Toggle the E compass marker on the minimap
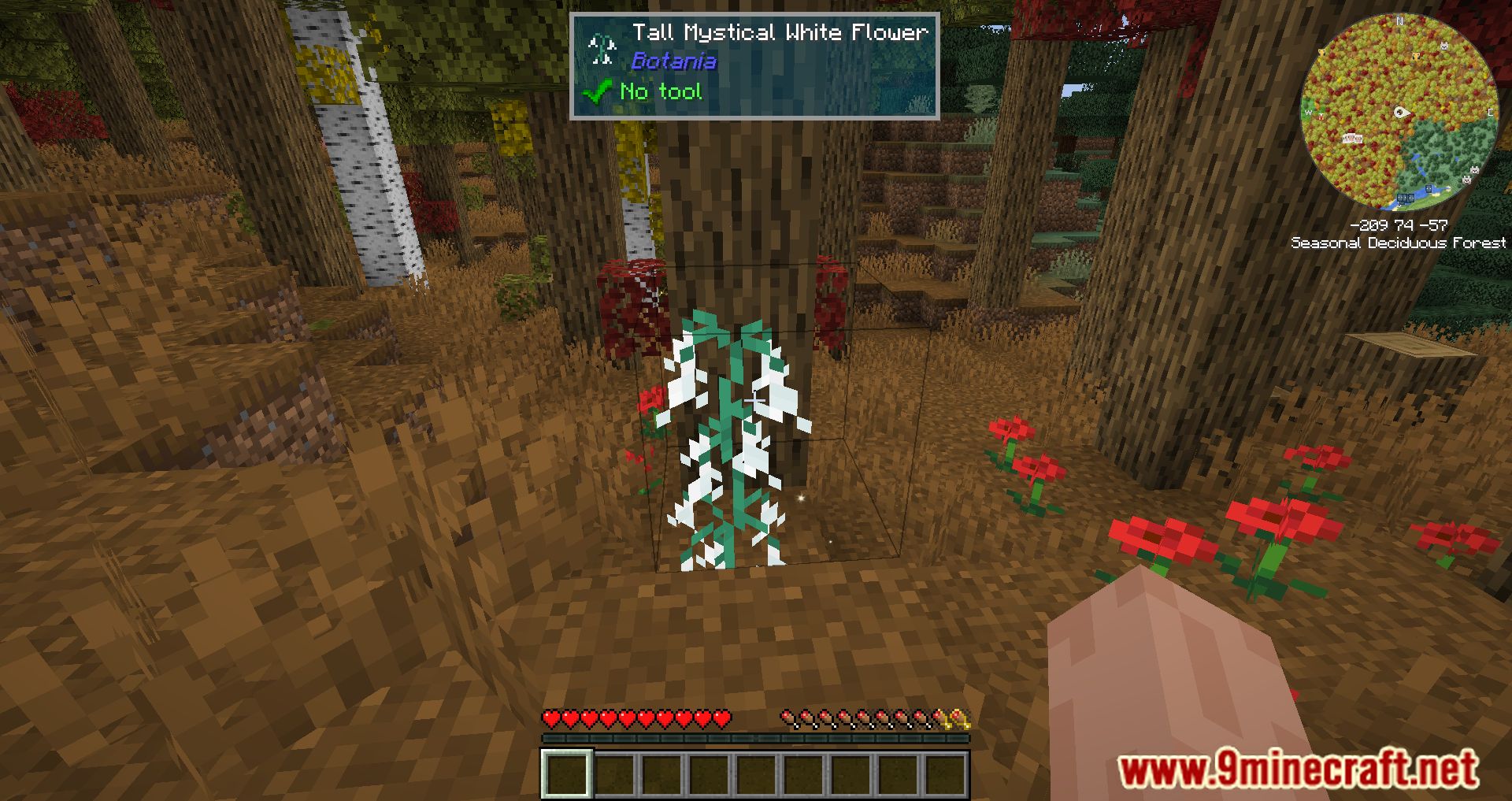This screenshot has height=801, width=1512. [x=1491, y=111]
